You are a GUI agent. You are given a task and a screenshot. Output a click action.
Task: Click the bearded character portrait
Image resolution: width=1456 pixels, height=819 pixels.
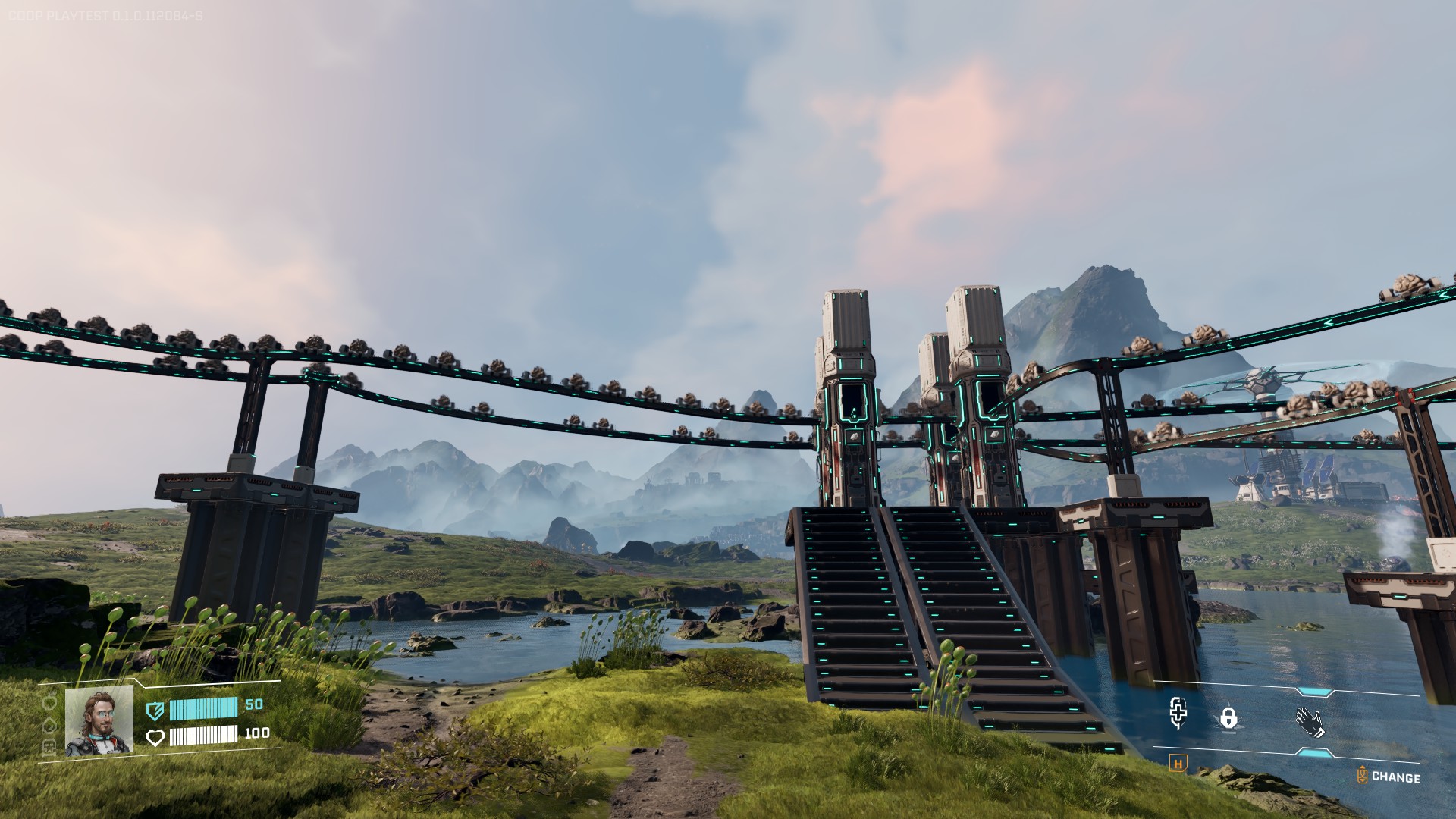99,721
